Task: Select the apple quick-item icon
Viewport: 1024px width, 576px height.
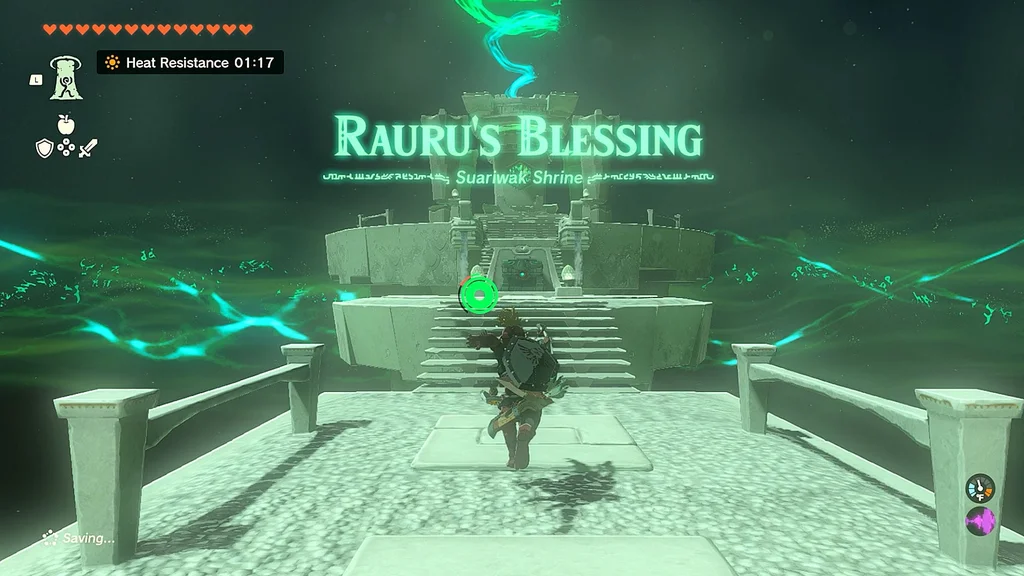Action: [x=66, y=124]
